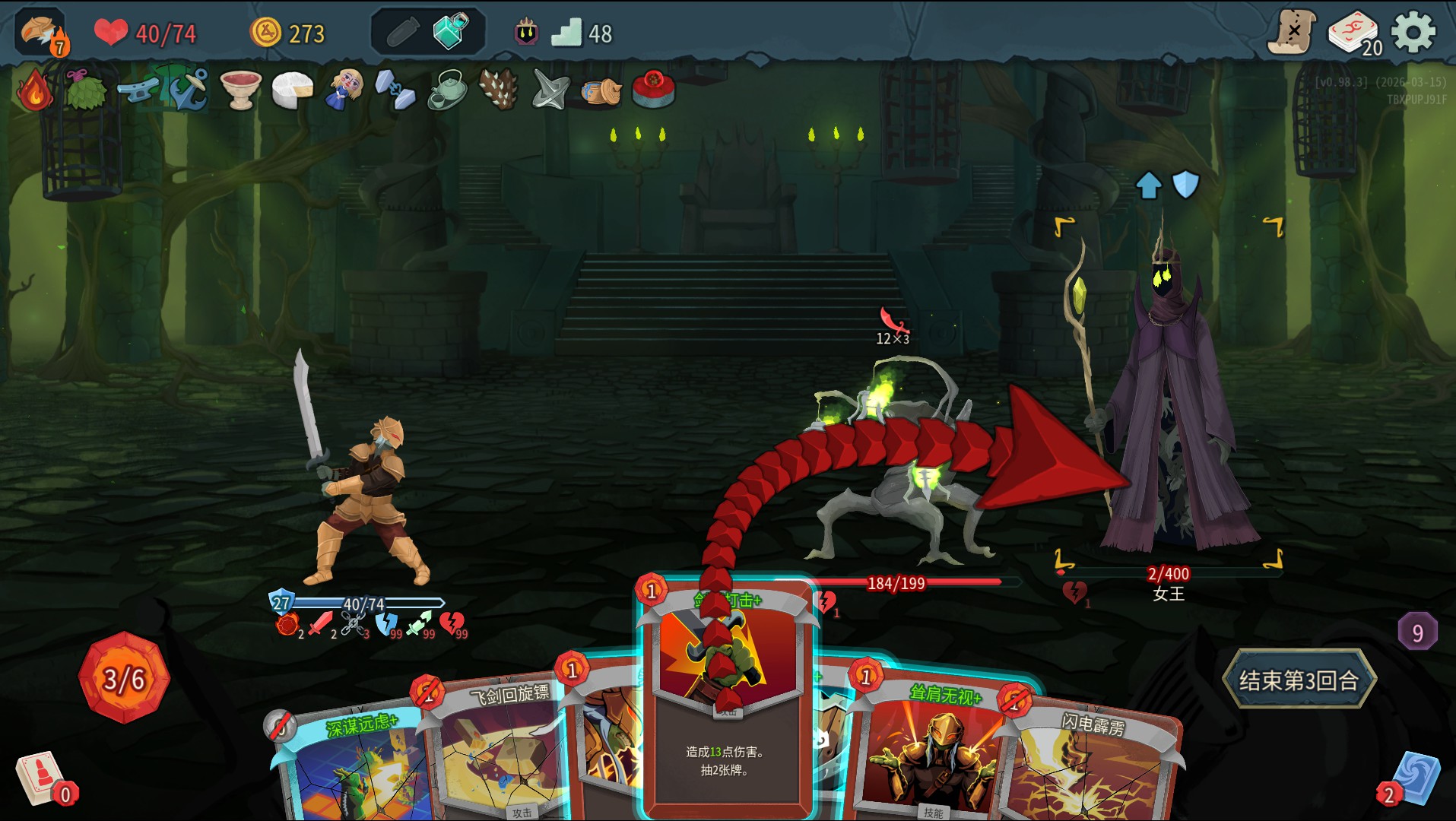View the deck of 20 cards
The height and width of the screenshot is (821, 1456).
[1353, 33]
